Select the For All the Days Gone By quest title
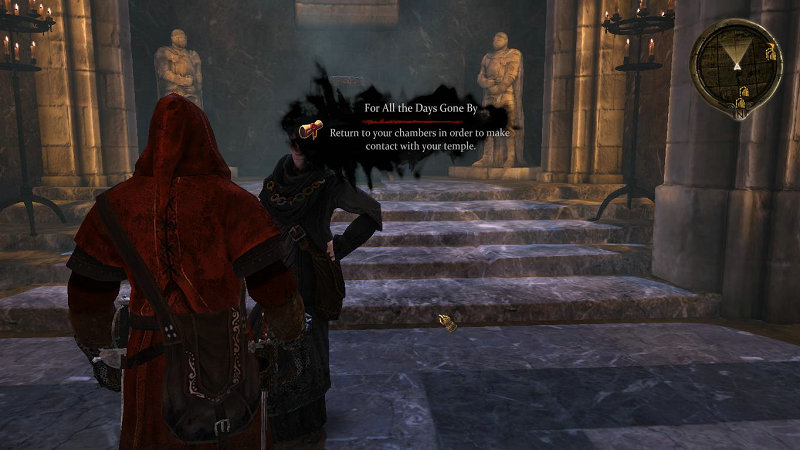Viewport: 800px width, 450px height. [416, 107]
